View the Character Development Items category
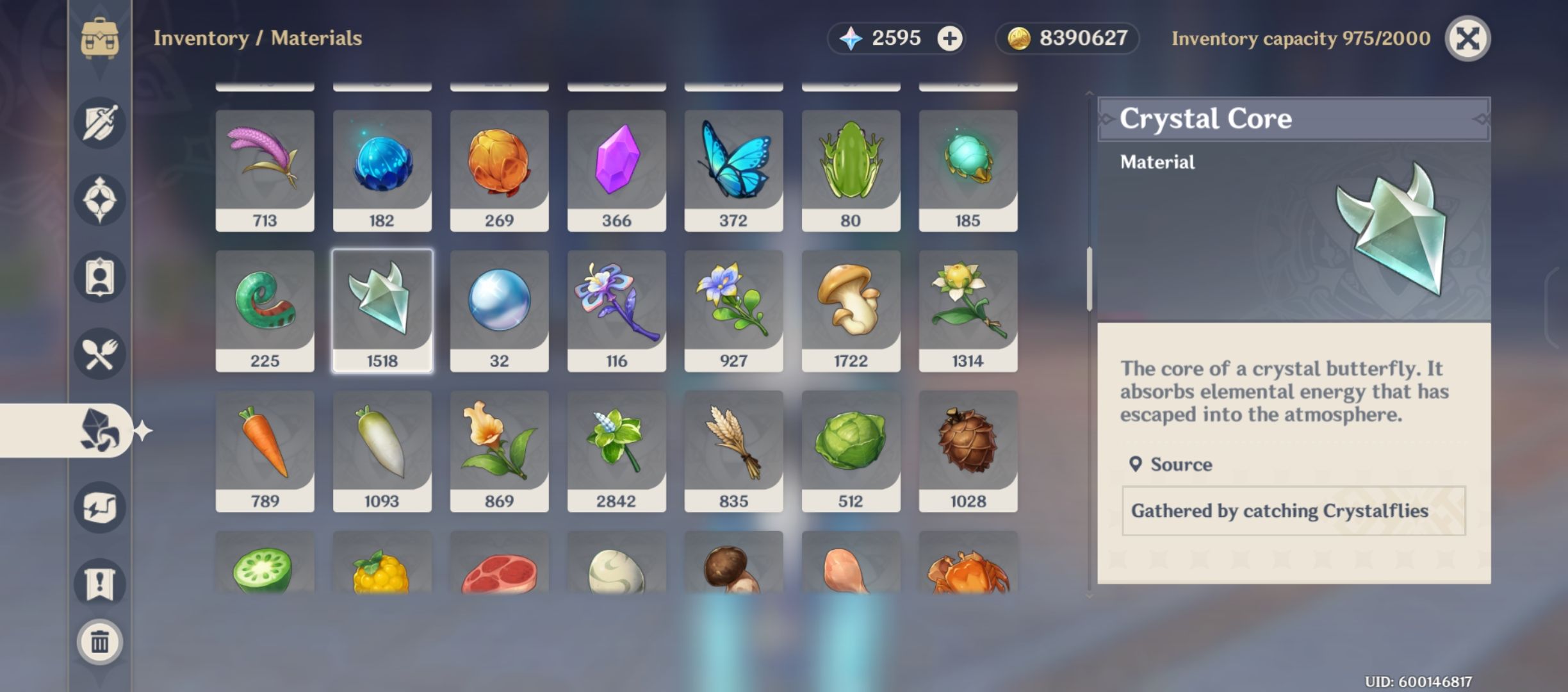 pos(99,276)
